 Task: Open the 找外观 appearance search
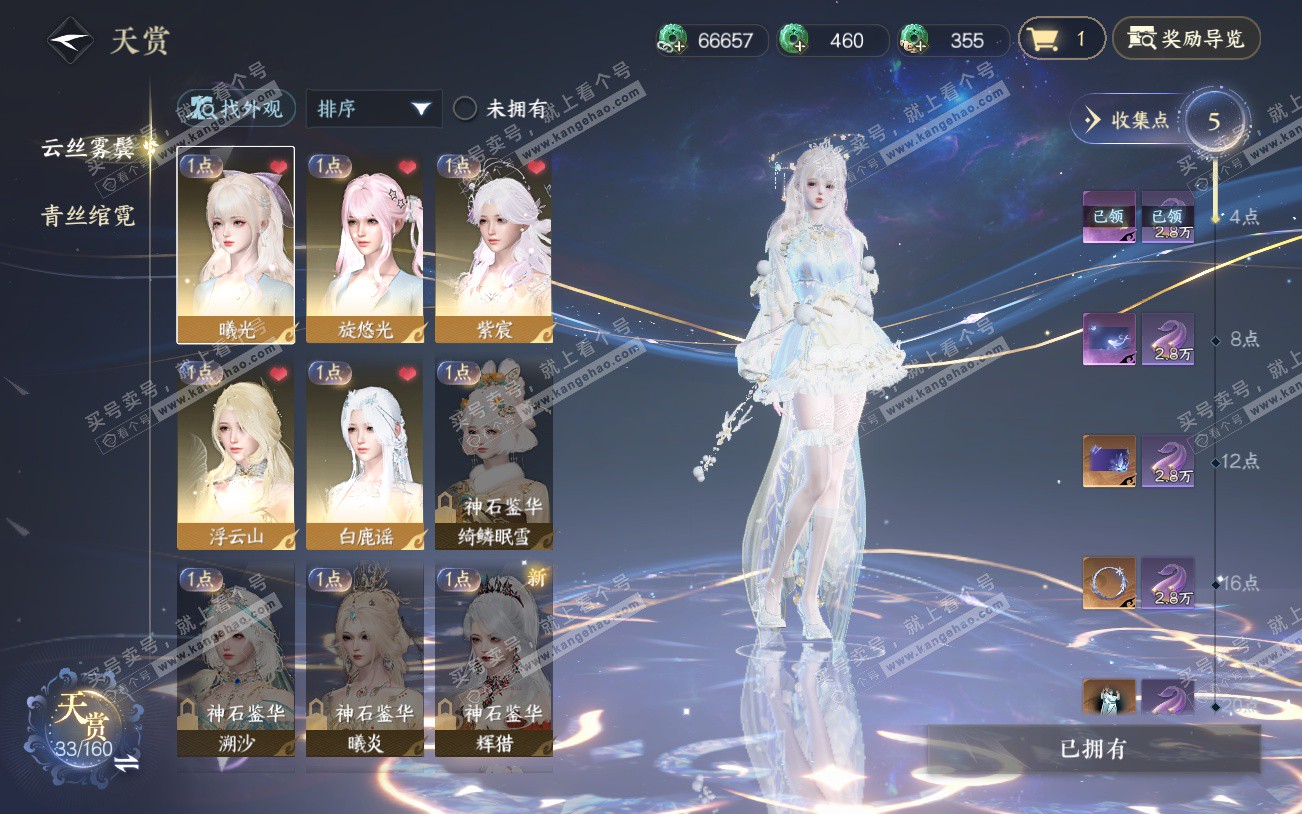click(237, 108)
